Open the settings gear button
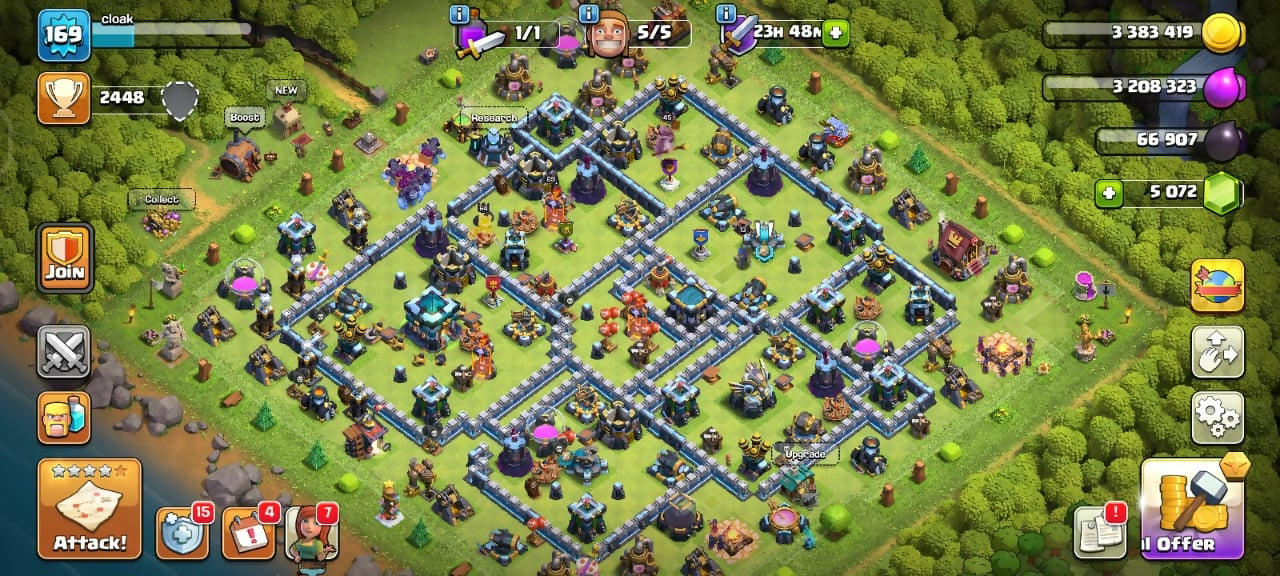Image resolution: width=1280 pixels, height=576 pixels. coord(1217,417)
